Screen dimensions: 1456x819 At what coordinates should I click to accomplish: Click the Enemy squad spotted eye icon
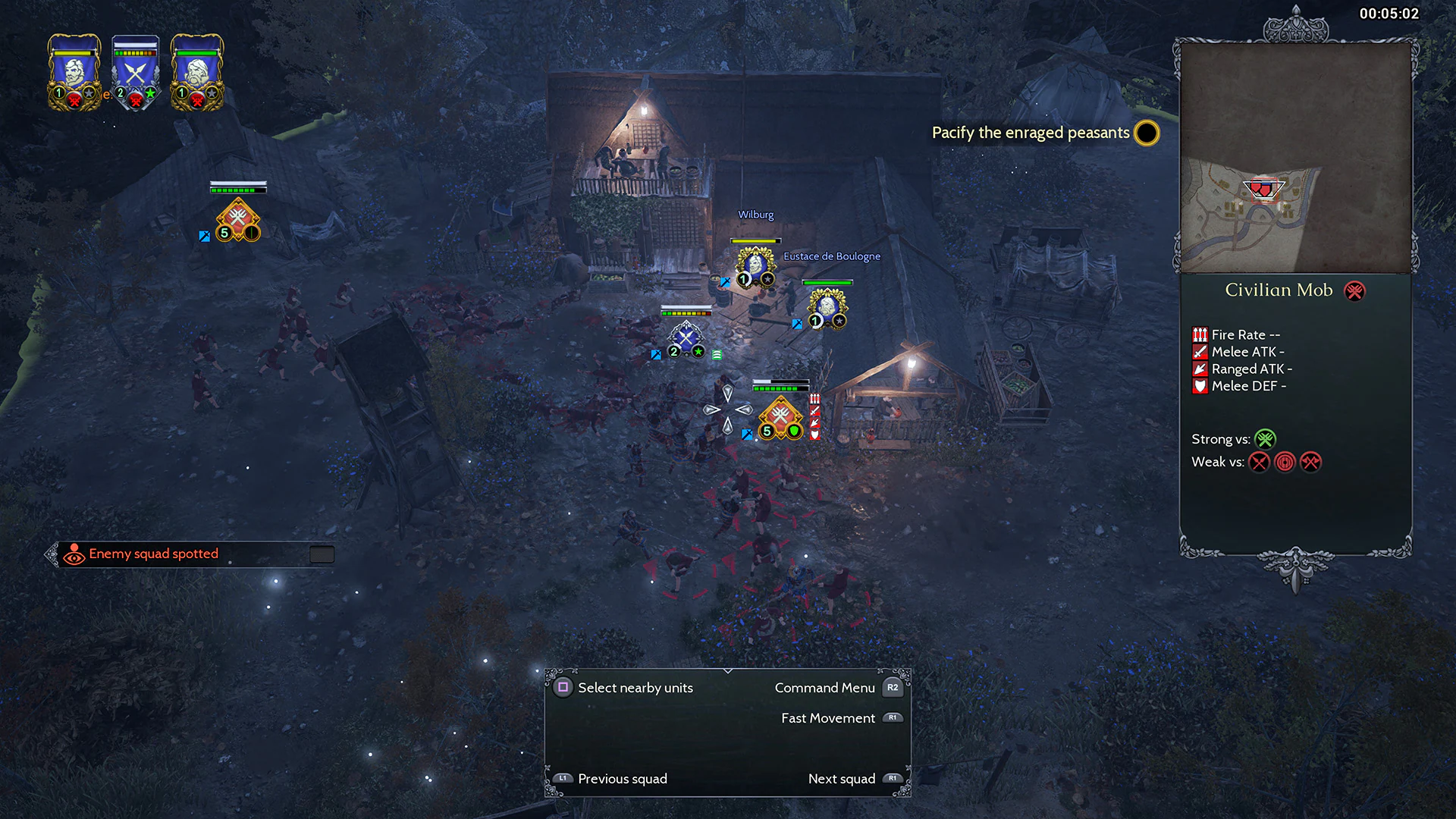[74, 554]
